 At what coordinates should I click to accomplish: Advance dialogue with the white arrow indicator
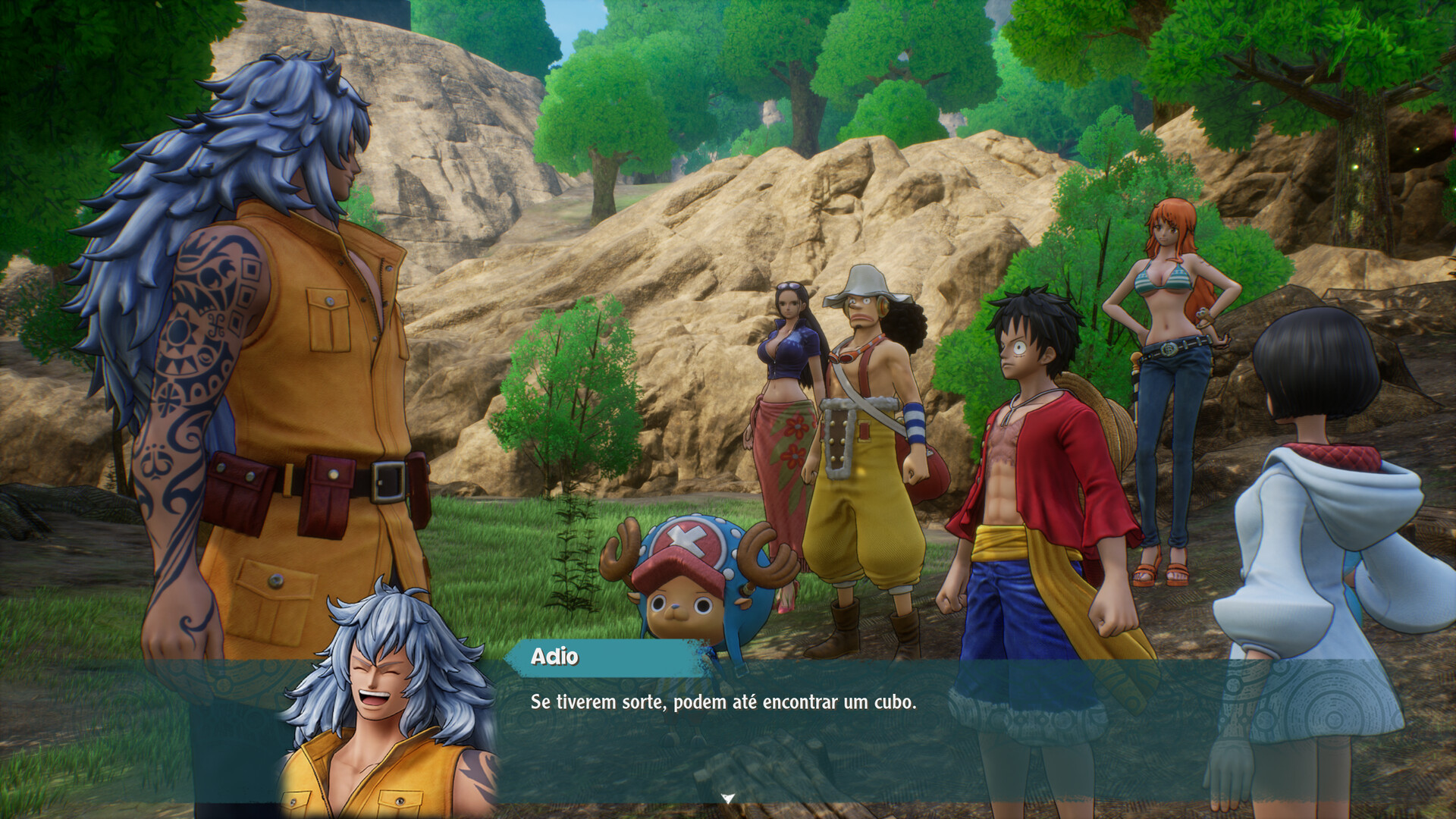point(728,798)
